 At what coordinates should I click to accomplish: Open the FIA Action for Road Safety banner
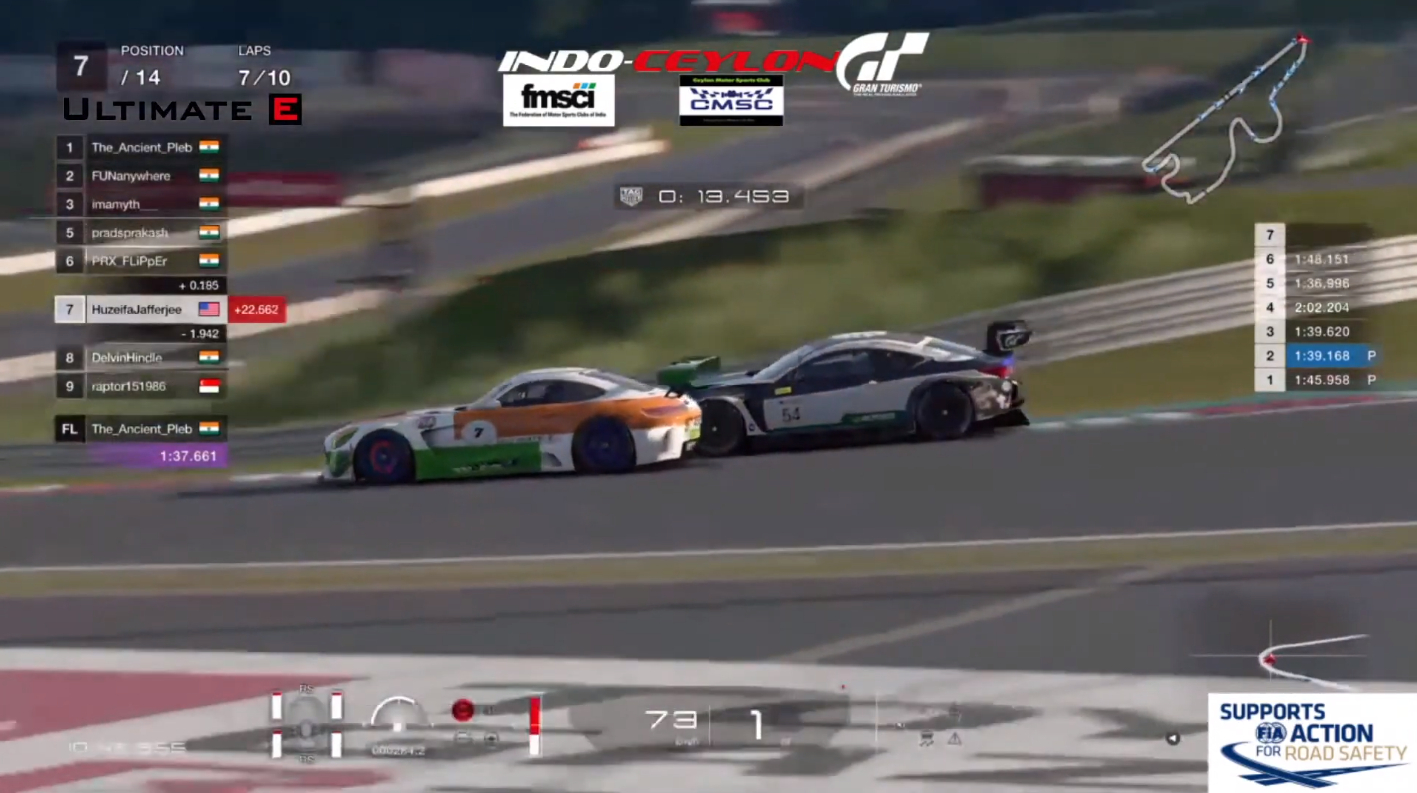[x=1312, y=742]
